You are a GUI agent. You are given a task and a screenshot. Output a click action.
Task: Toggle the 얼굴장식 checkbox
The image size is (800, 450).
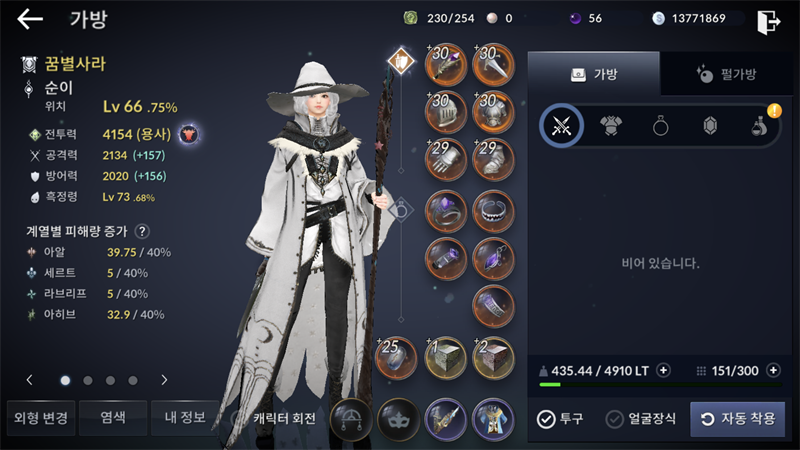pyautogui.click(x=615, y=419)
